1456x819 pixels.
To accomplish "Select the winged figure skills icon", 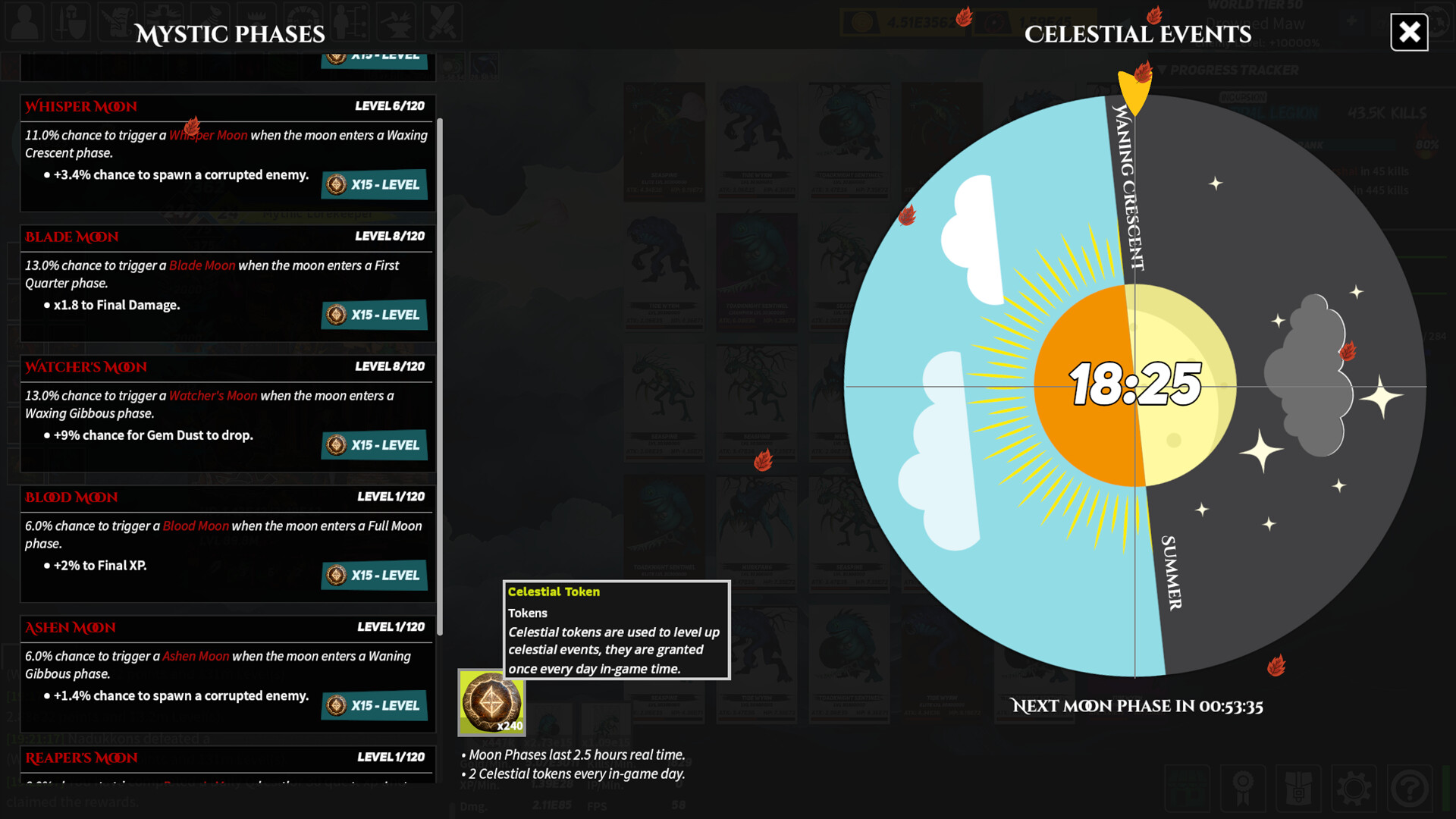I will 164,23.
